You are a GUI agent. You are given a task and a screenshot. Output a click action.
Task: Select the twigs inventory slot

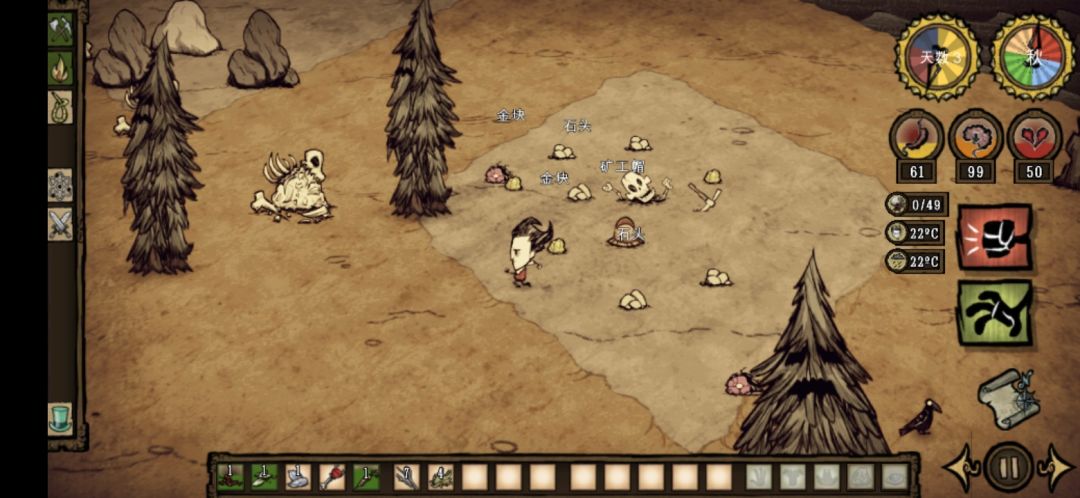tap(407, 477)
